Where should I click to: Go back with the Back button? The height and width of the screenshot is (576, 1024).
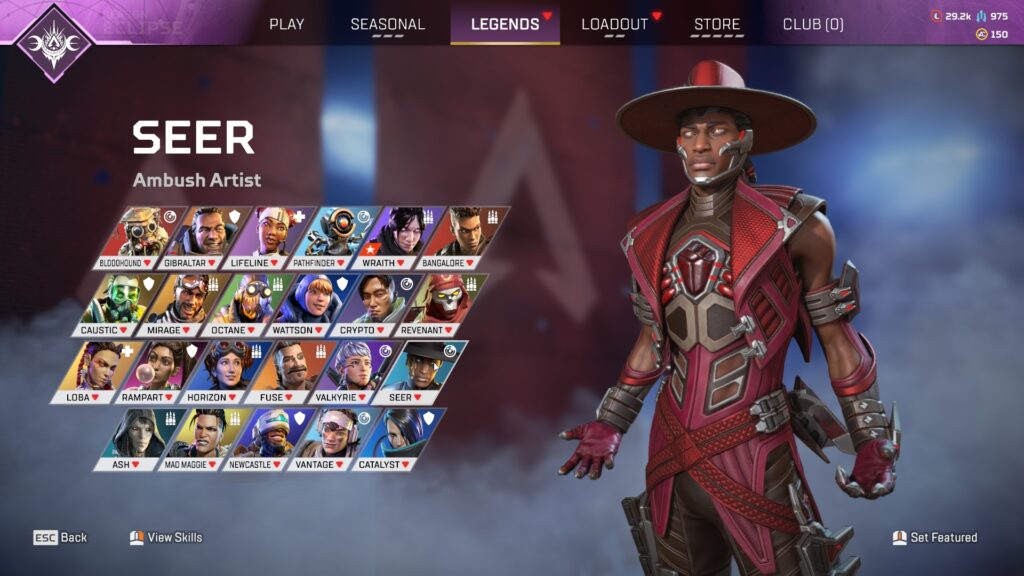[x=61, y=537]
